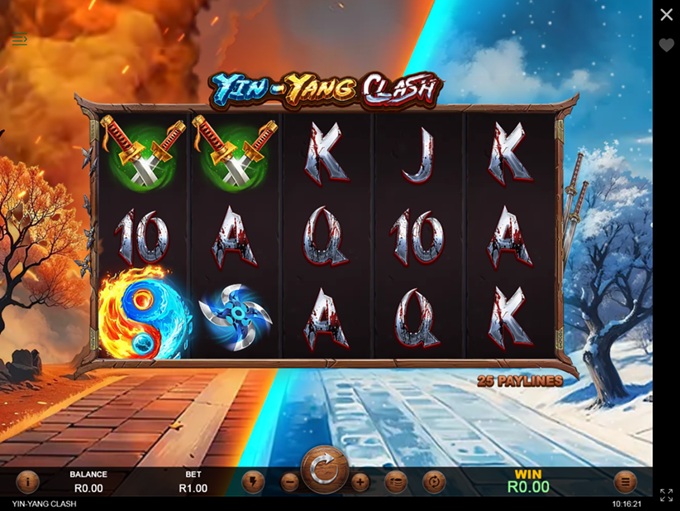The height and width of the screenshot is (511, 680).
Task: Open the game info button
Action: coord(27,481)
